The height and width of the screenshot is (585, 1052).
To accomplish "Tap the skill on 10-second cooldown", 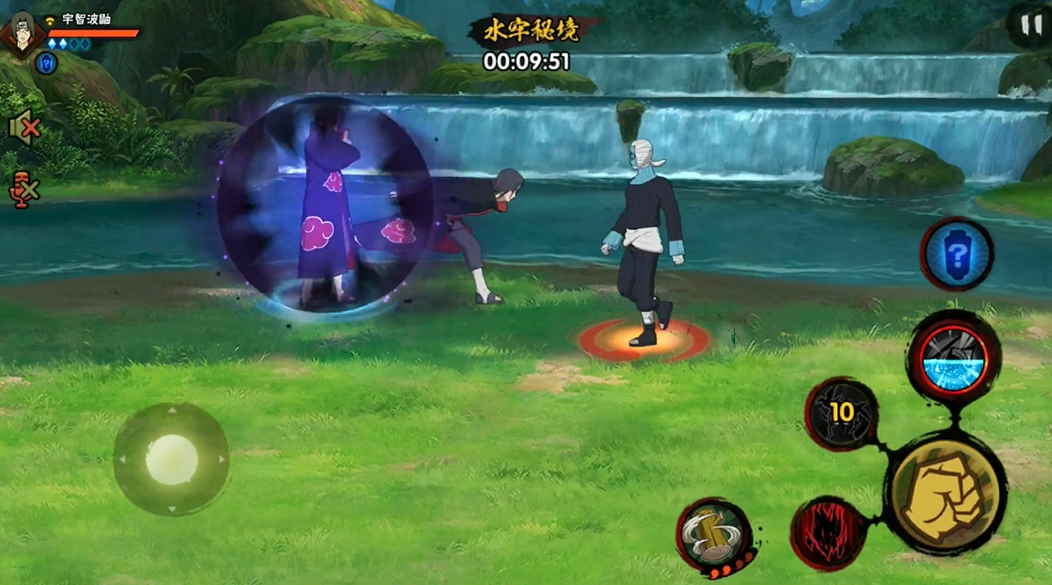I will [x=841, y=413].
